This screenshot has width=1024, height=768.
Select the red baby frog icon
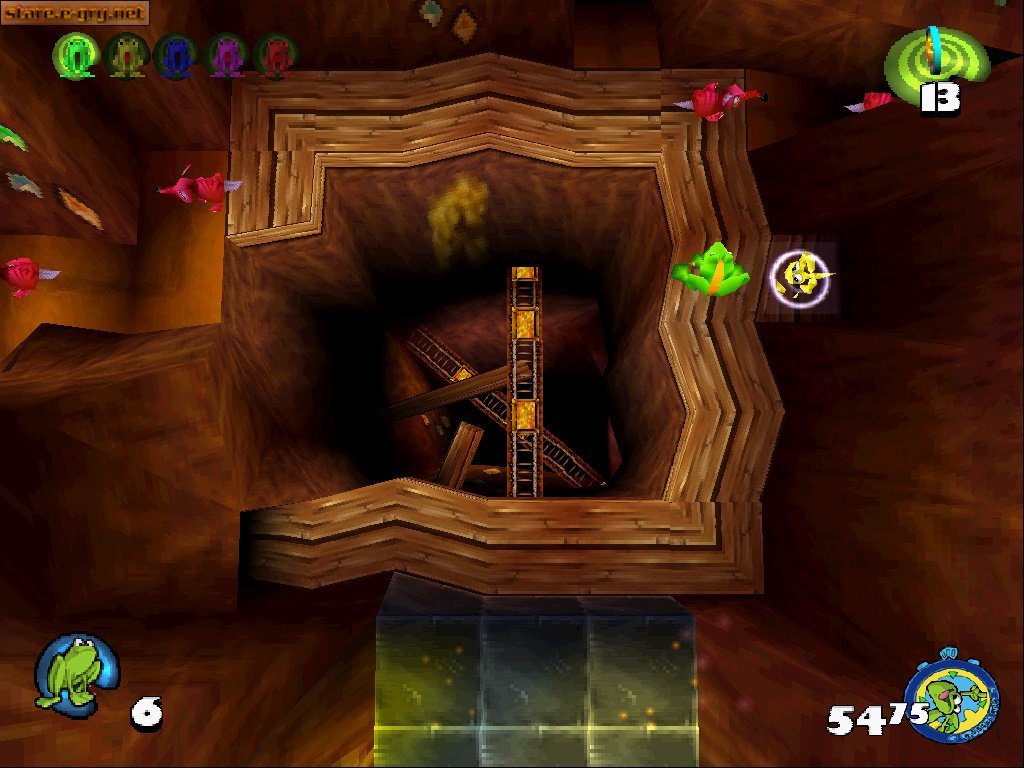274,55
